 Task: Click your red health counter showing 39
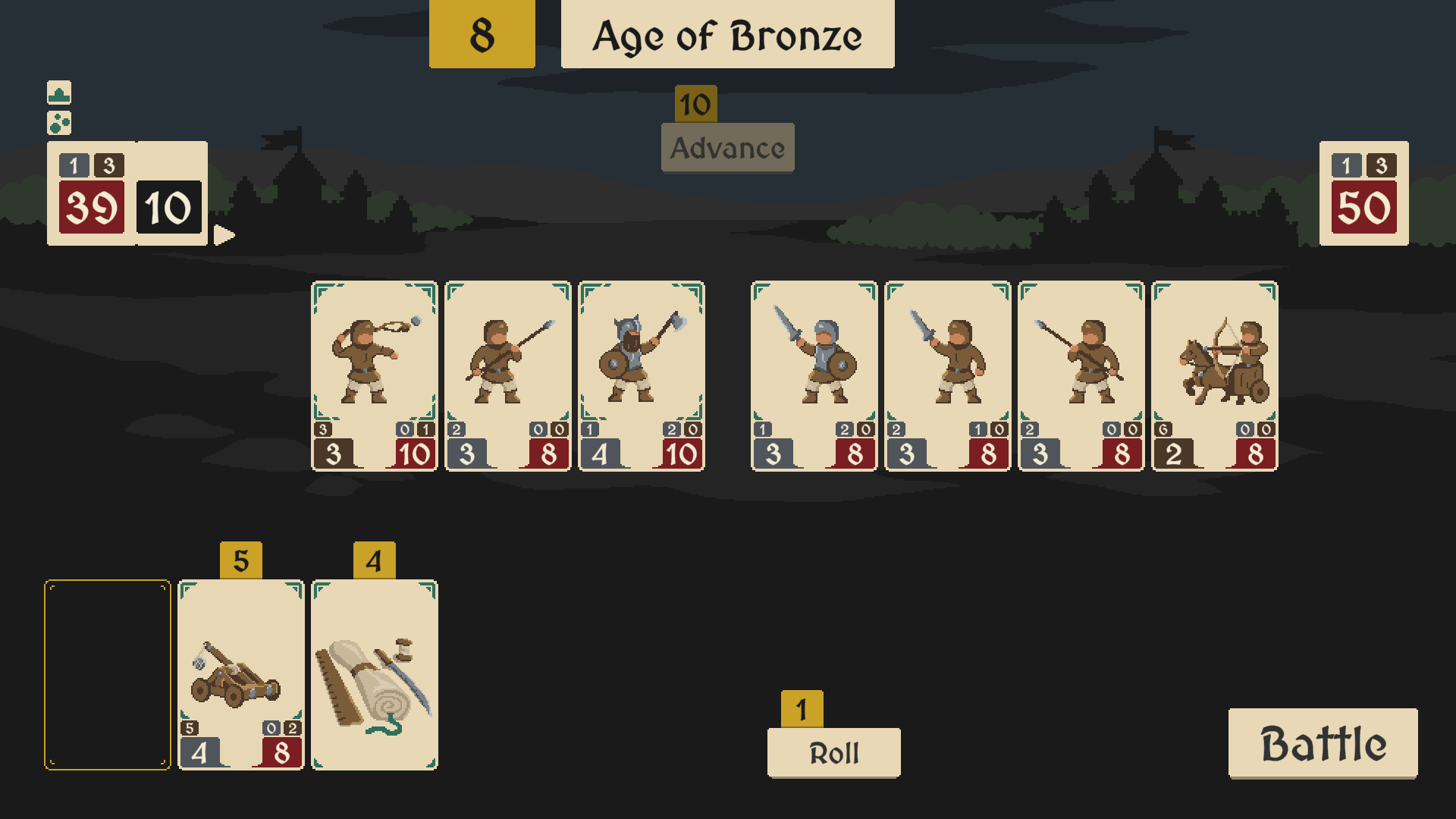click(x=89, y=206)
